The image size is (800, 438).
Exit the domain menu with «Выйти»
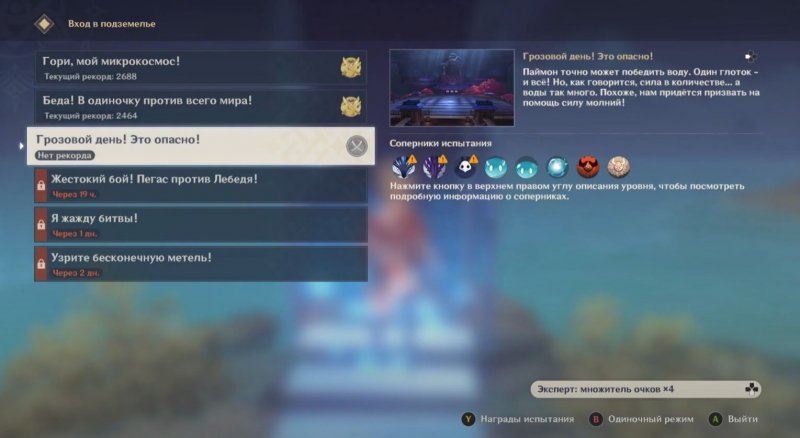[x=734, y=419]
